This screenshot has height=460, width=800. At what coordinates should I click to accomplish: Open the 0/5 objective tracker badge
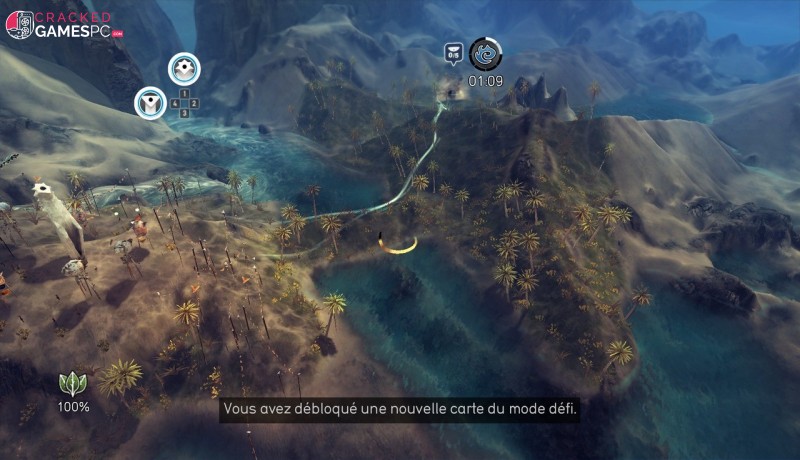coord(454,54)
